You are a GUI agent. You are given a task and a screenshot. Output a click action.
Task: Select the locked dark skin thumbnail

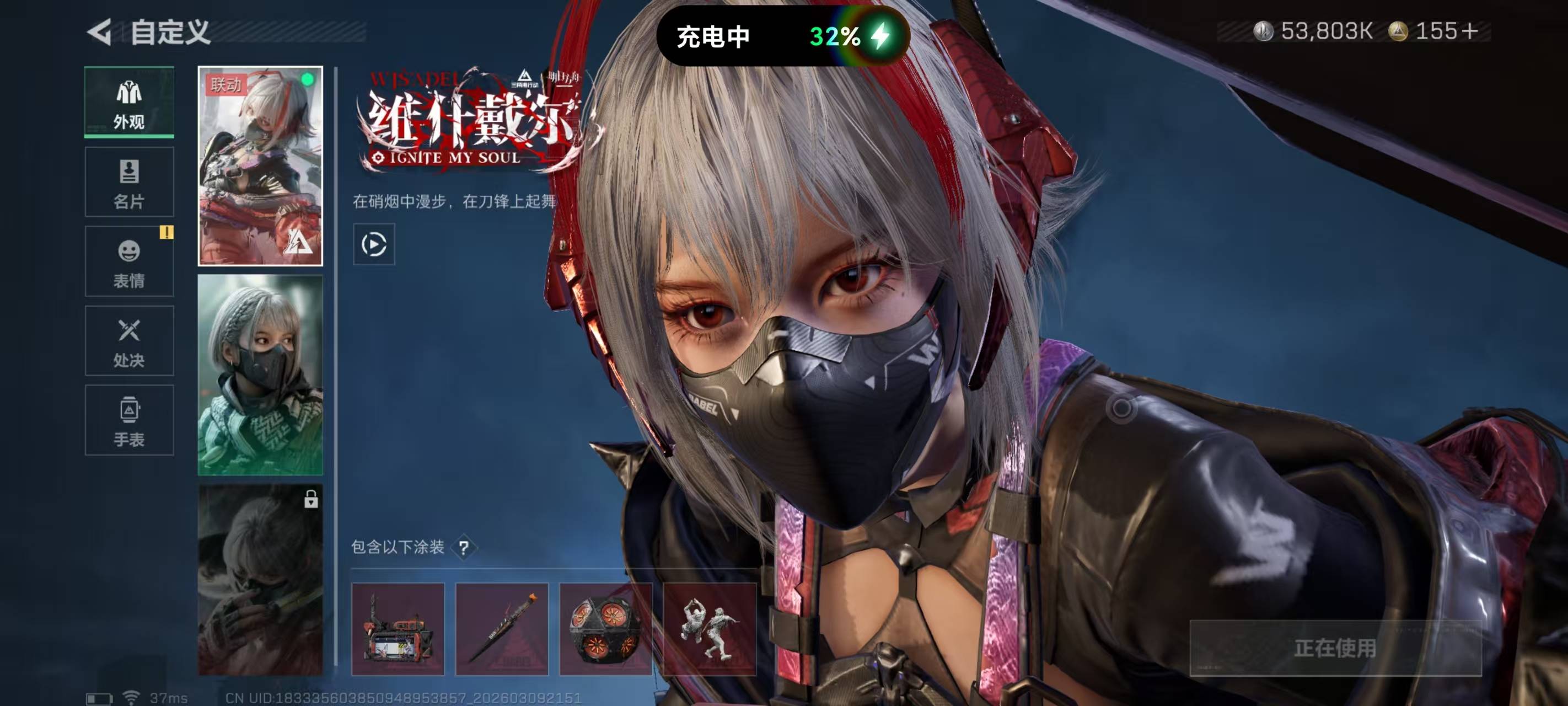260,579
